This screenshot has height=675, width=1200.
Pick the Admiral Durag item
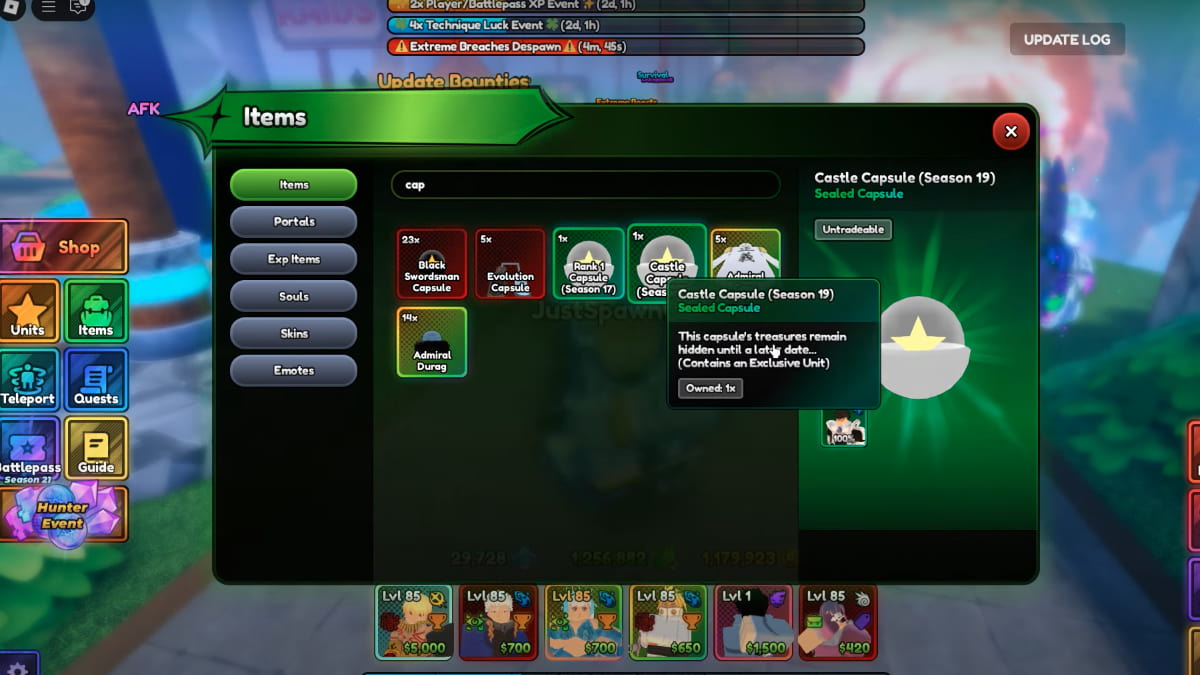[x=432, y=342]
